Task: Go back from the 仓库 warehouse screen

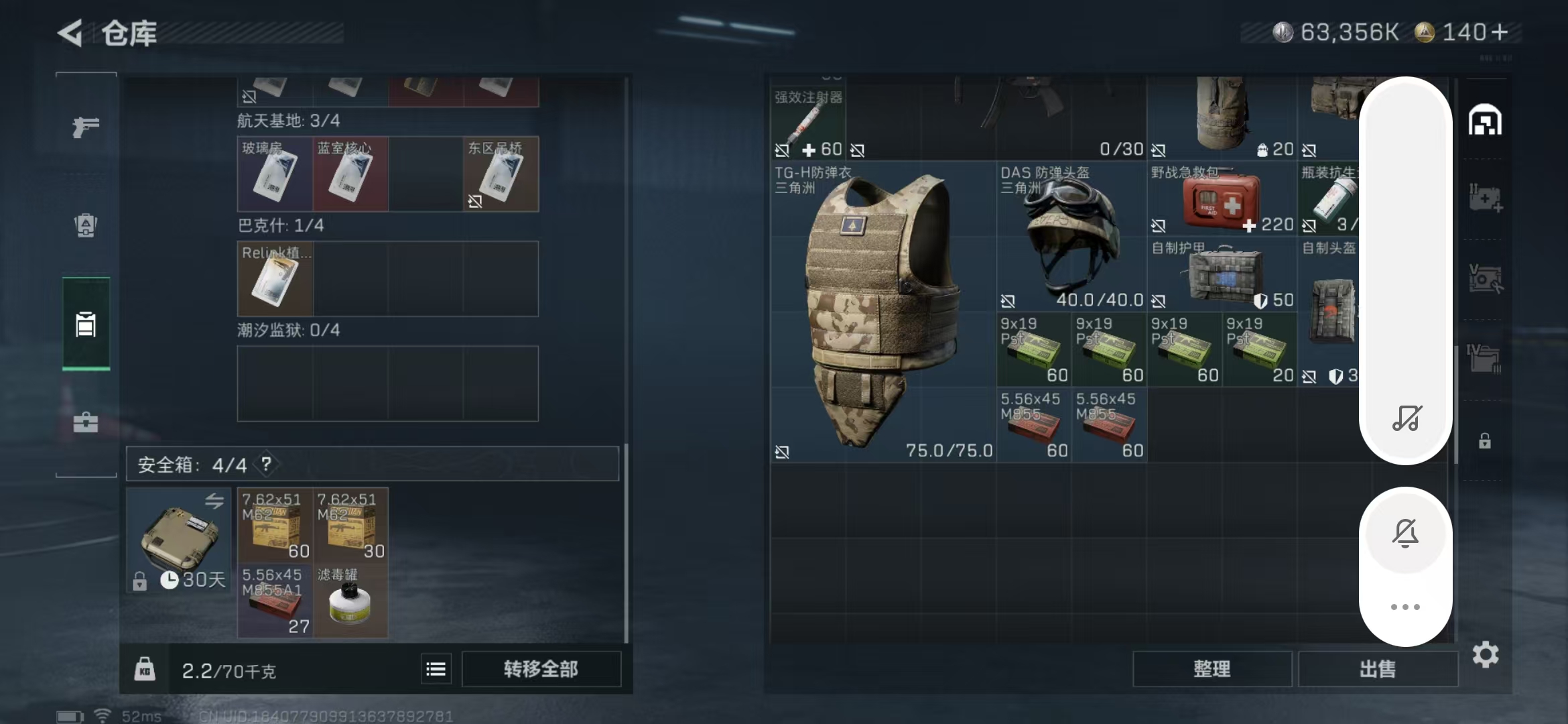Action: pos(71,33)
